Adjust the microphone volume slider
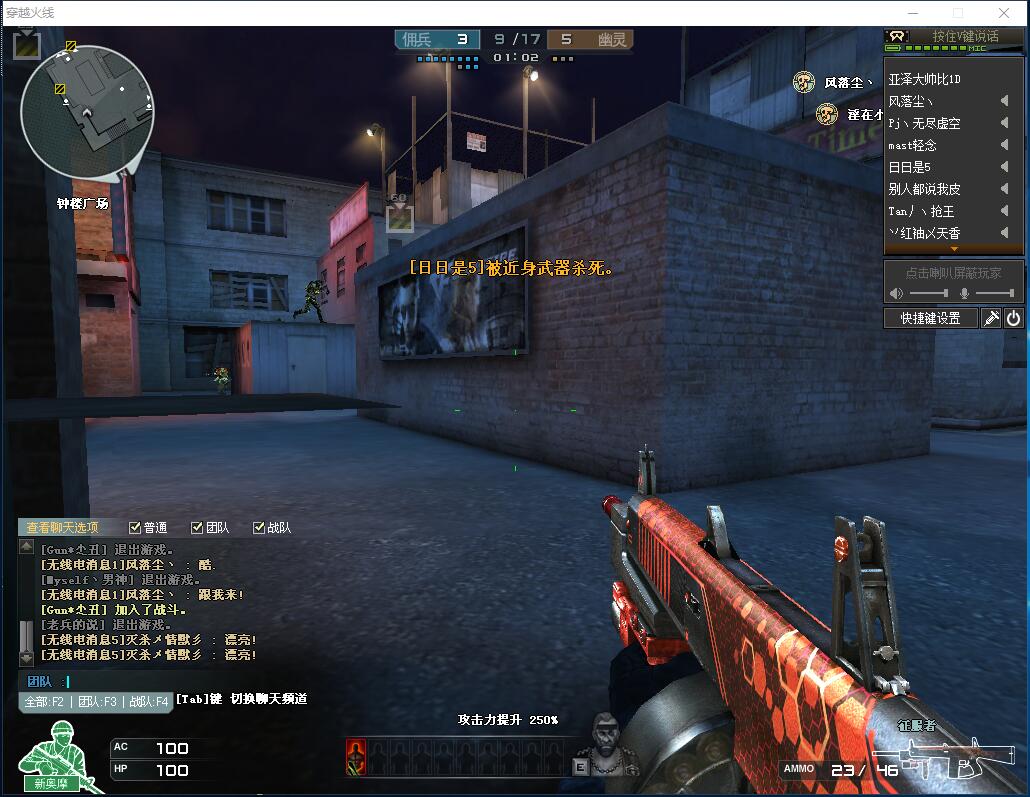 pyautogui.click(x=994, y=293)
